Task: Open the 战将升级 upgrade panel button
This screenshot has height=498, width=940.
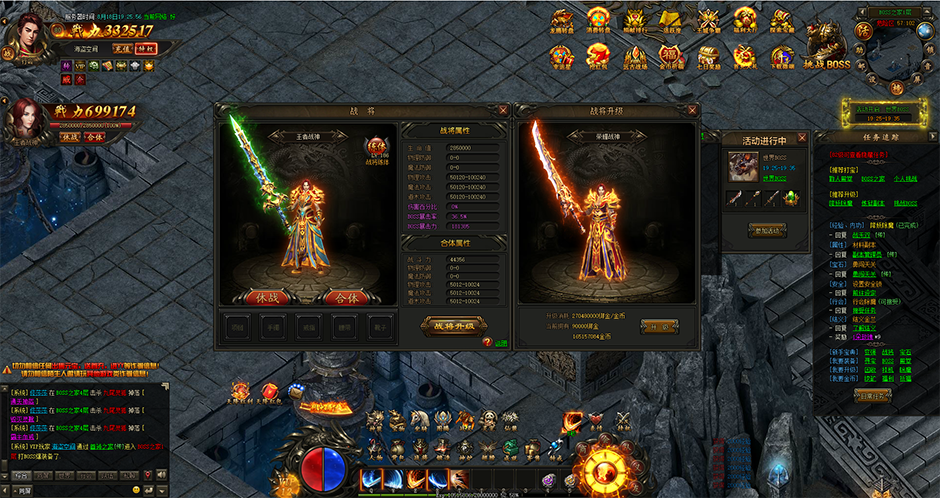Action: tap(455, 325)
